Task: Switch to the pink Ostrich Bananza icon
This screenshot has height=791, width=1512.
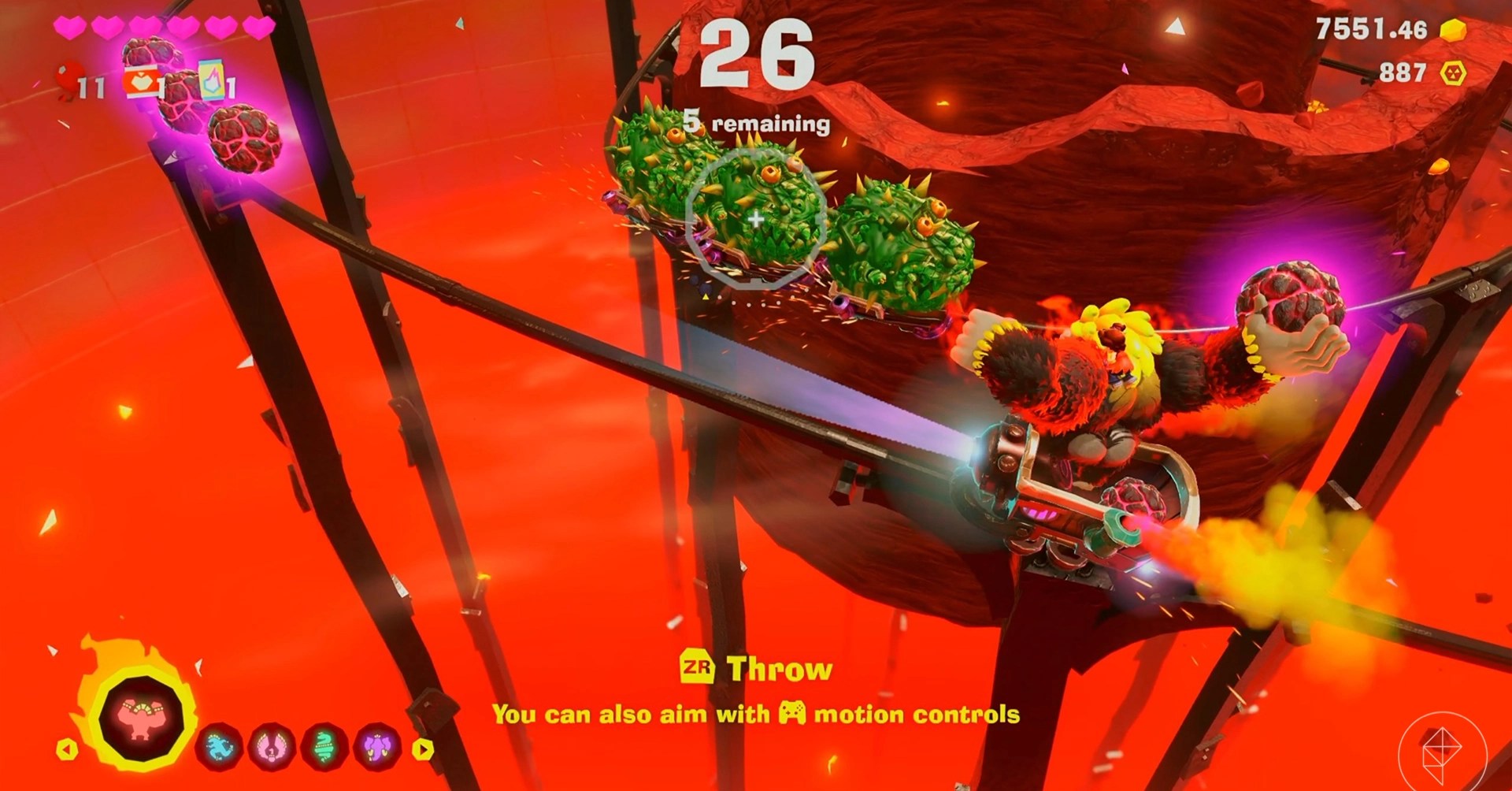Action: click(x=272, y=745)
